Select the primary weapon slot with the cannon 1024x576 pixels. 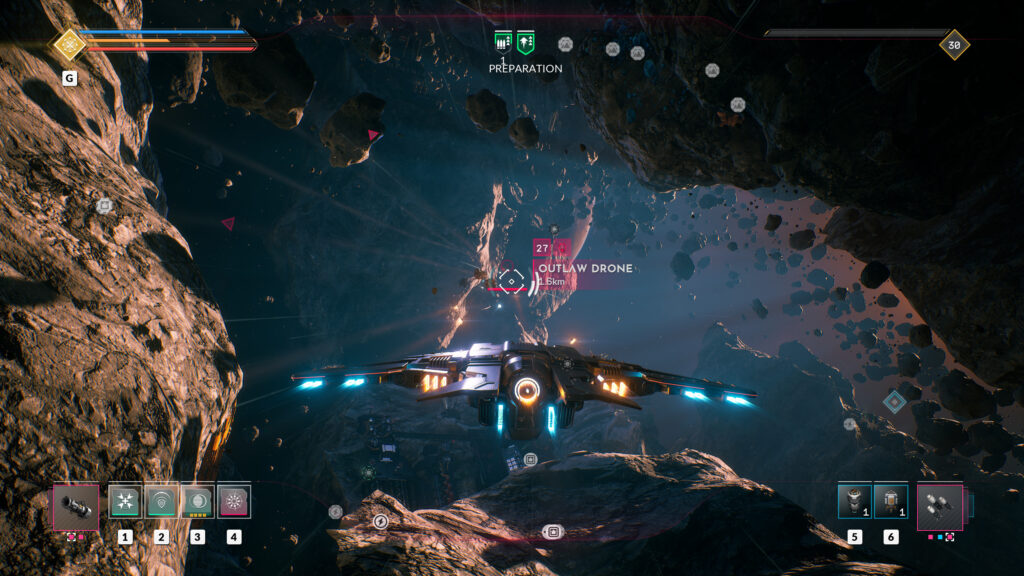click(x=75, y=506)
